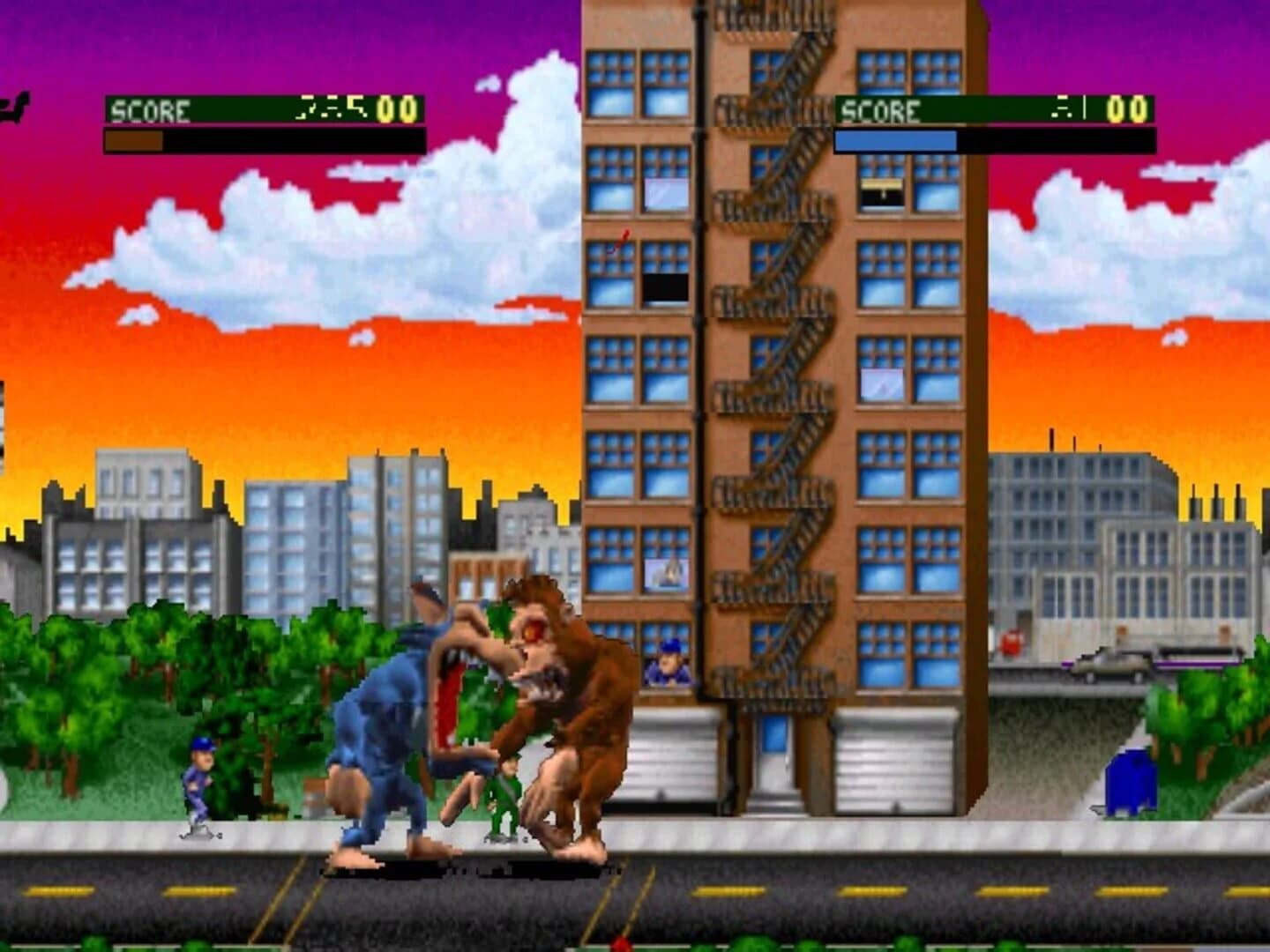1270x952 pixels.
Task: Click the right SCORE display
Action: pyautogui.click(x=882, y=110)
